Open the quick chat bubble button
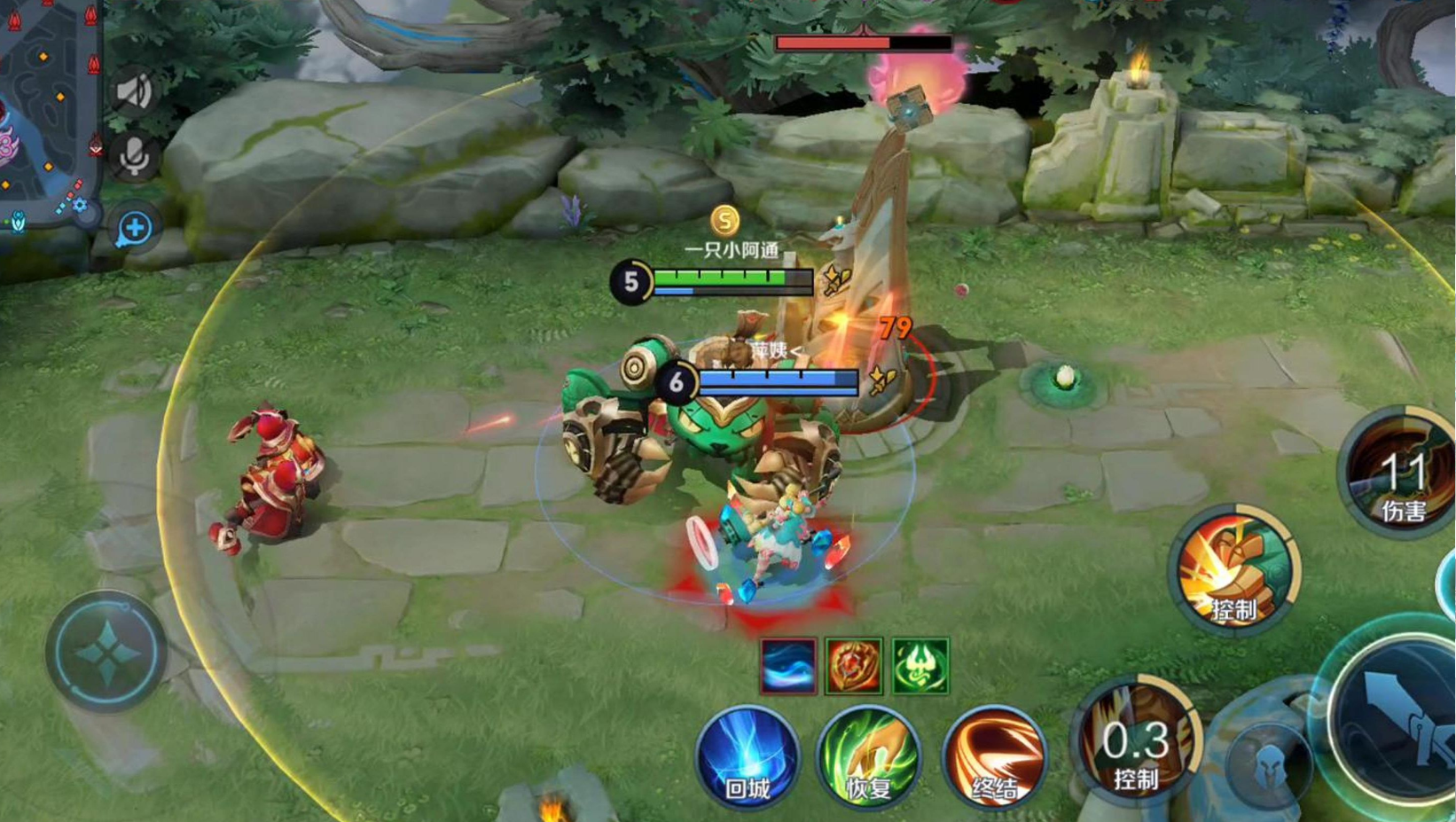Viewport: 1456px width, 822px height. (x=135, y=229)
